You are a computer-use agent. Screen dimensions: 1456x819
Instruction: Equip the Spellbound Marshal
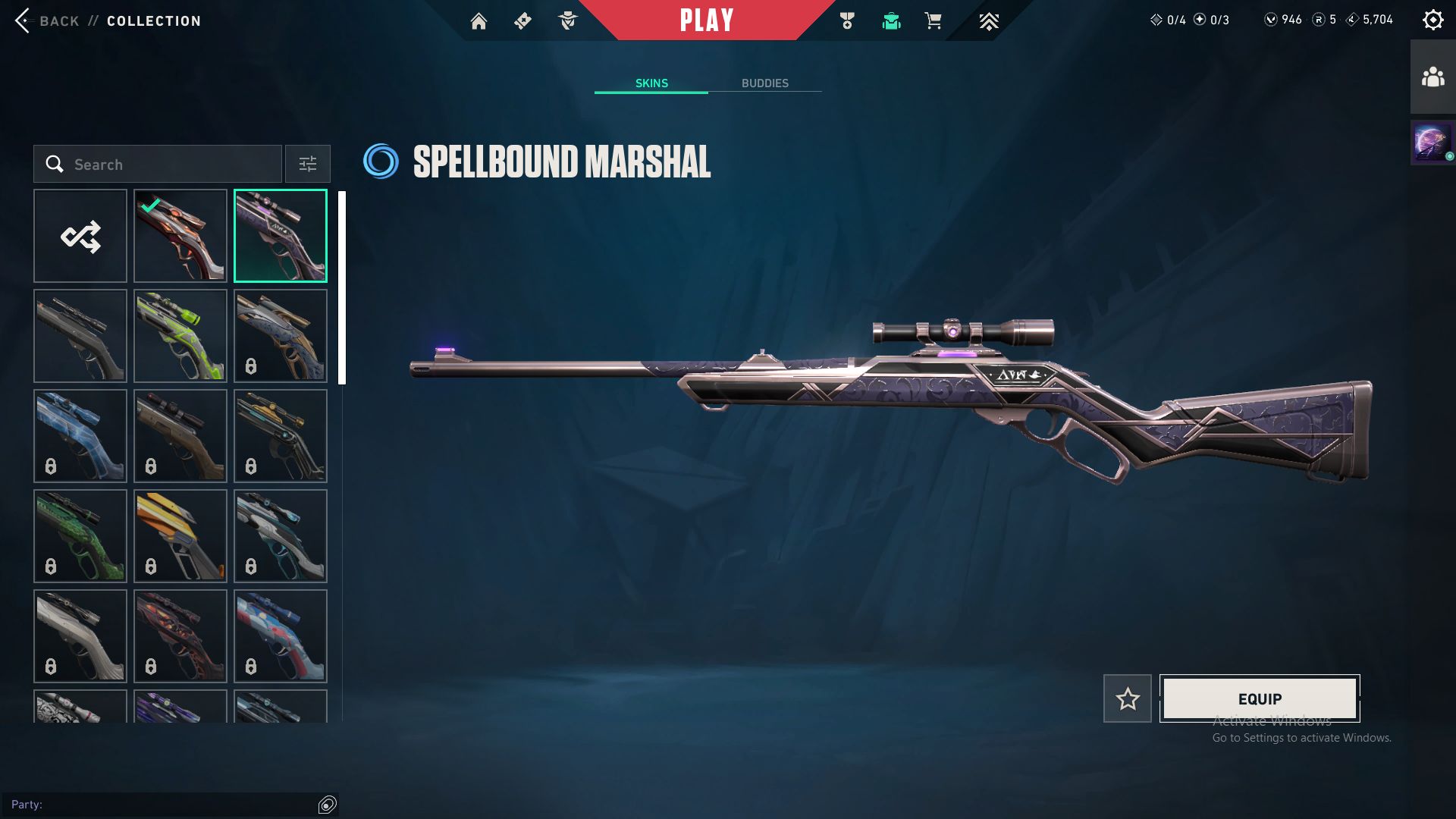(1260, 698)
